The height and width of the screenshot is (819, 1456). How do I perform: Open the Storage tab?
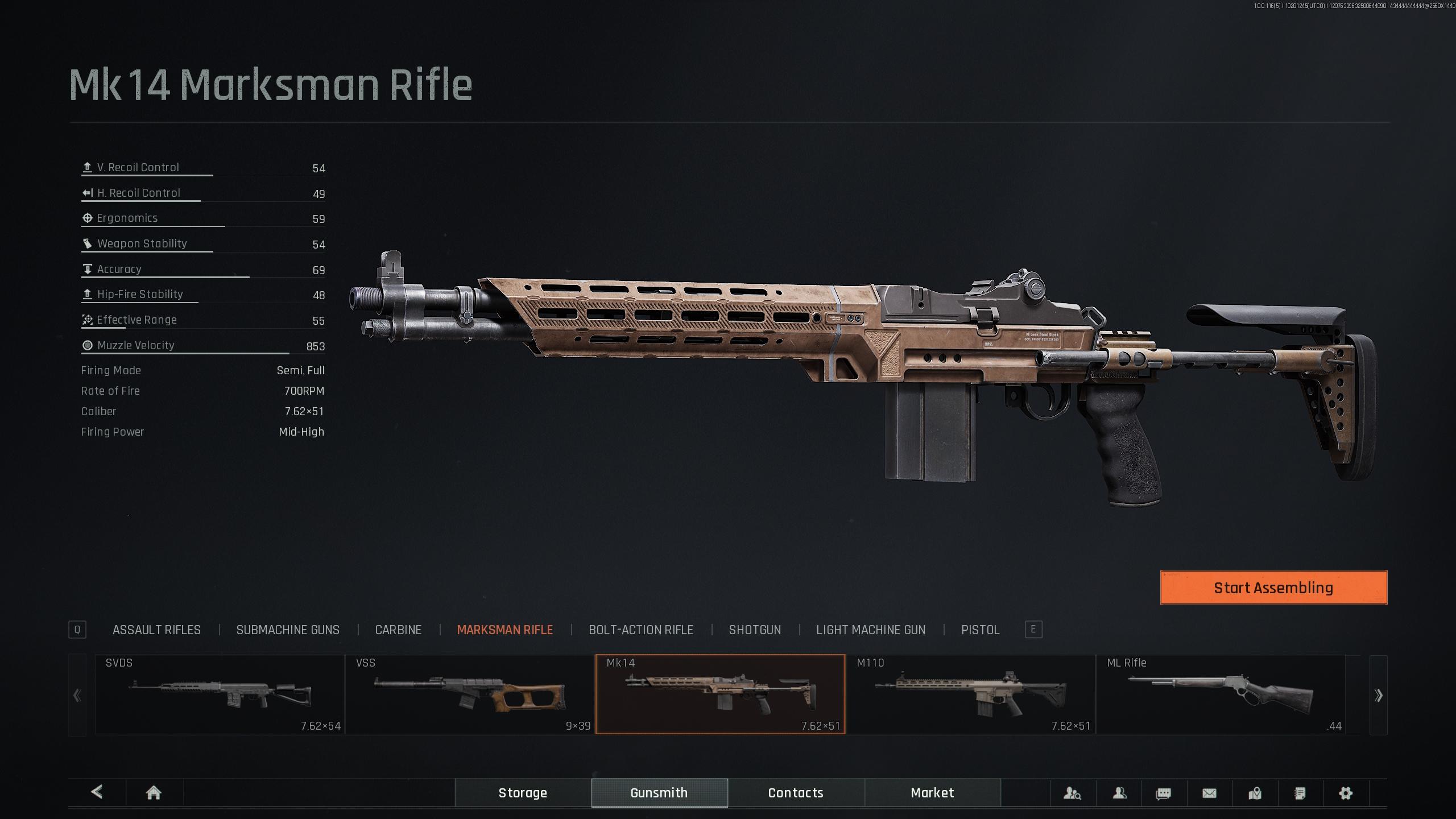pyautogui.click(x=523, y=793)
